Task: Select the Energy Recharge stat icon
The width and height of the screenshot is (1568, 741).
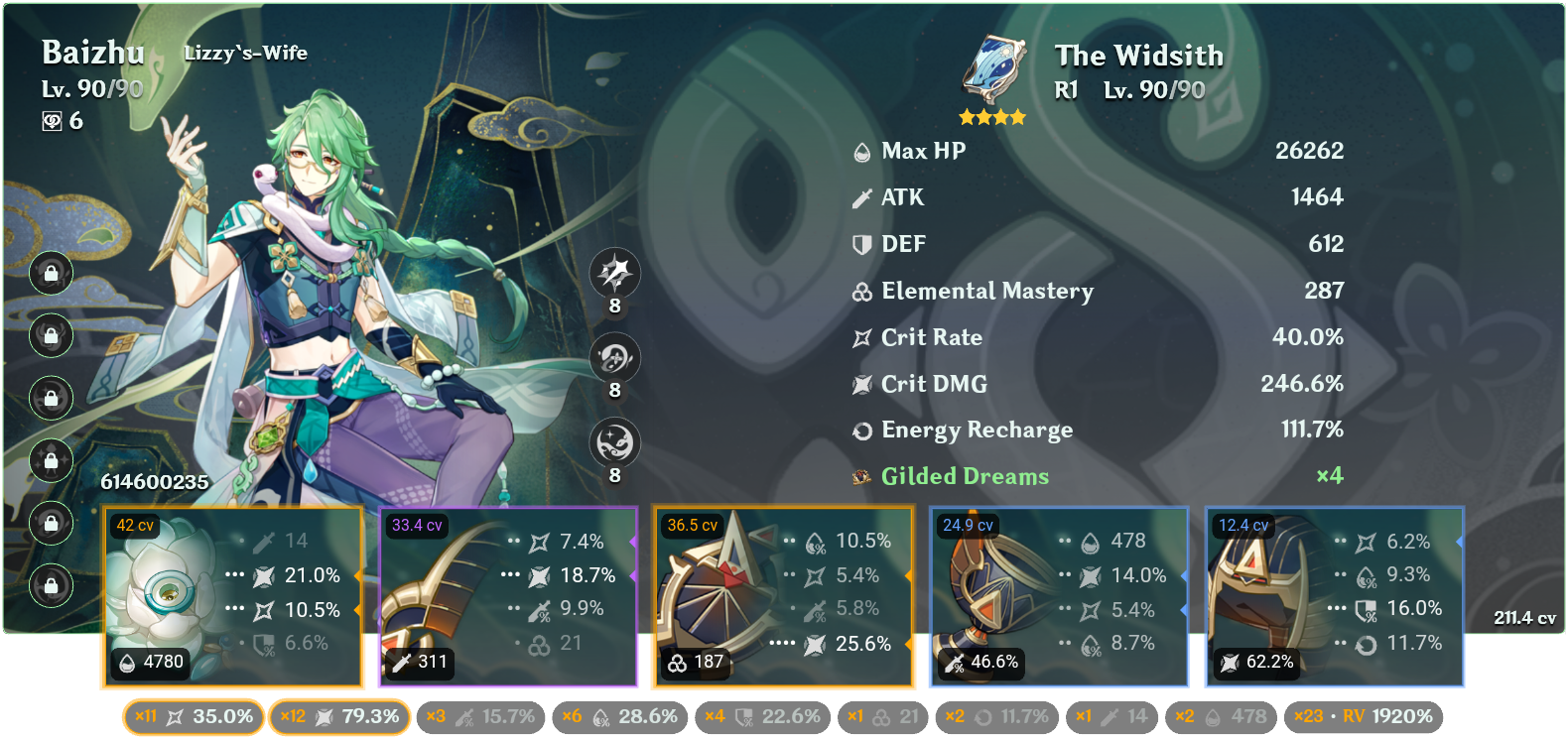Action: coord(861,430)
